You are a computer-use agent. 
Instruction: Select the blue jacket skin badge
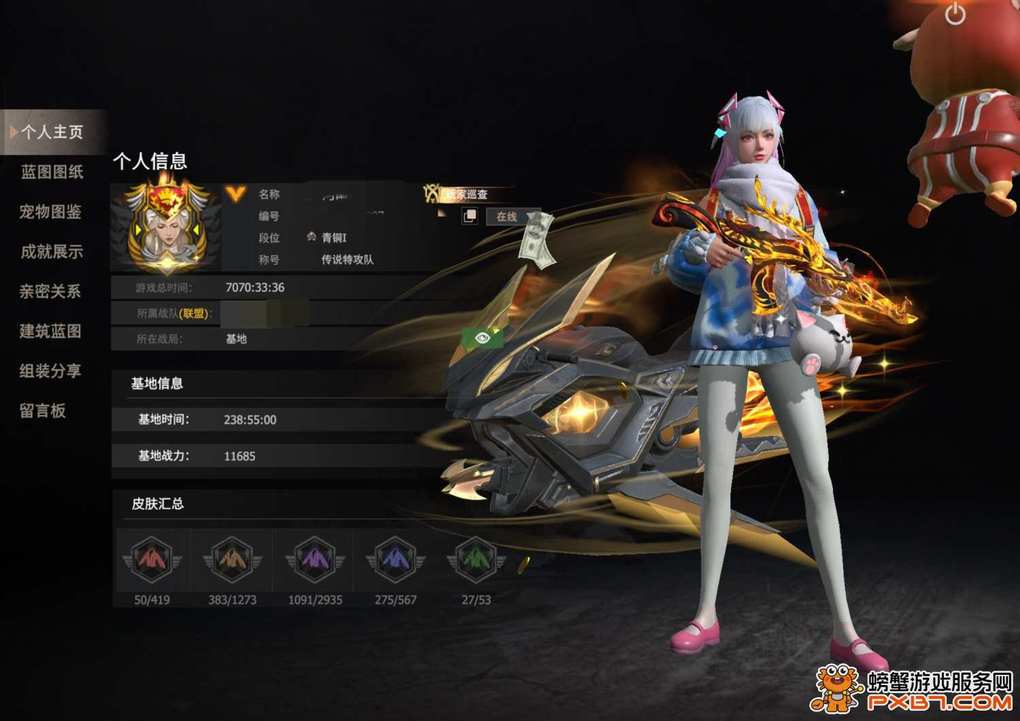[396, 559]
